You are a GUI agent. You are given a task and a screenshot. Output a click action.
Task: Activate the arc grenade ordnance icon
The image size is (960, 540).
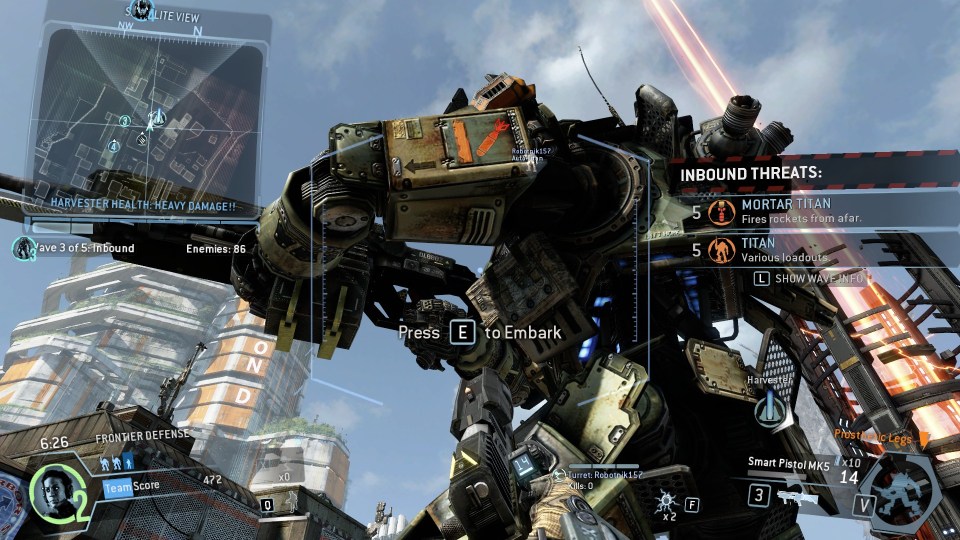tap(664, 502)
